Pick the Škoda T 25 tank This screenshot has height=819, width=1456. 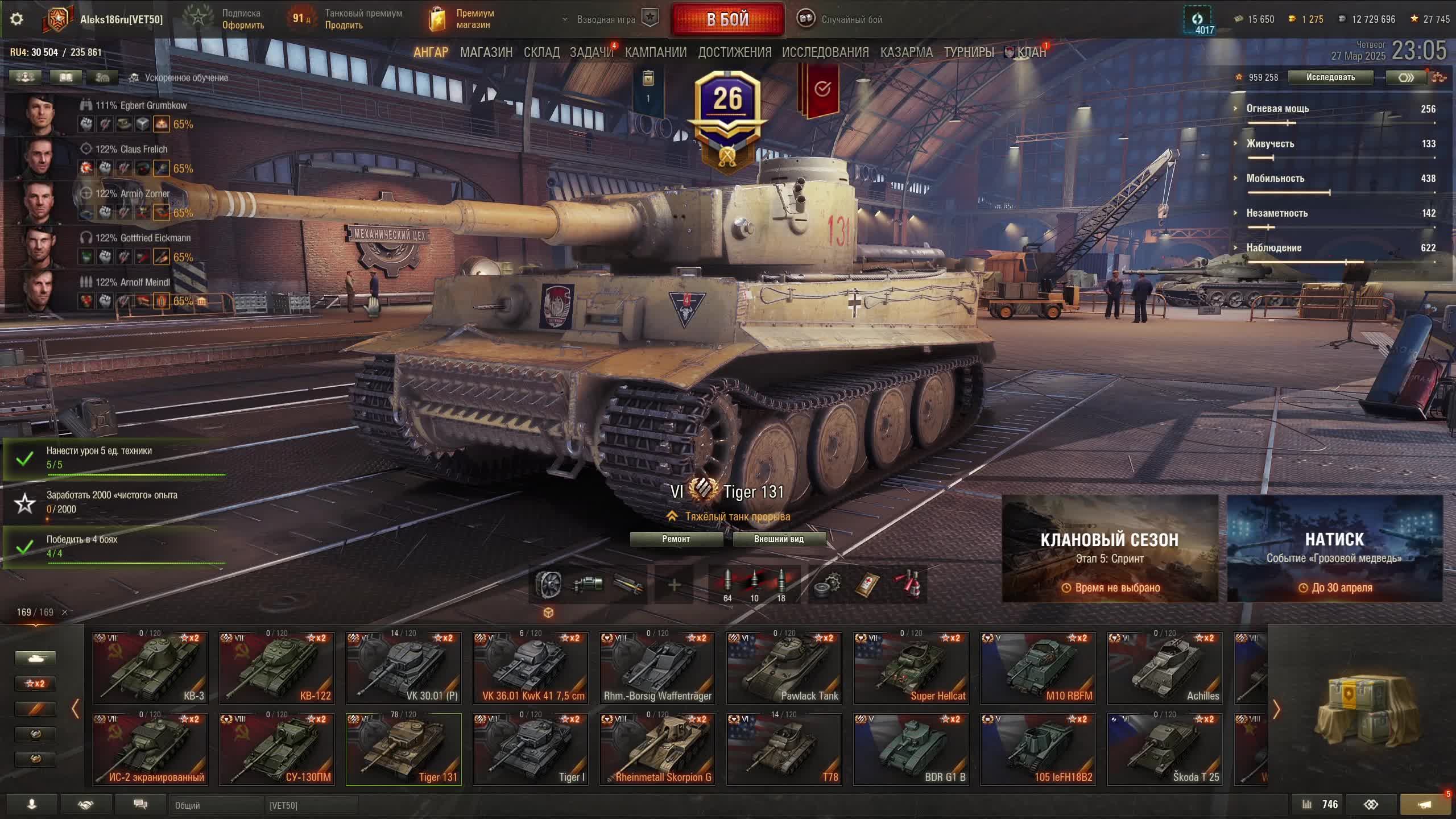[1164, 750]
